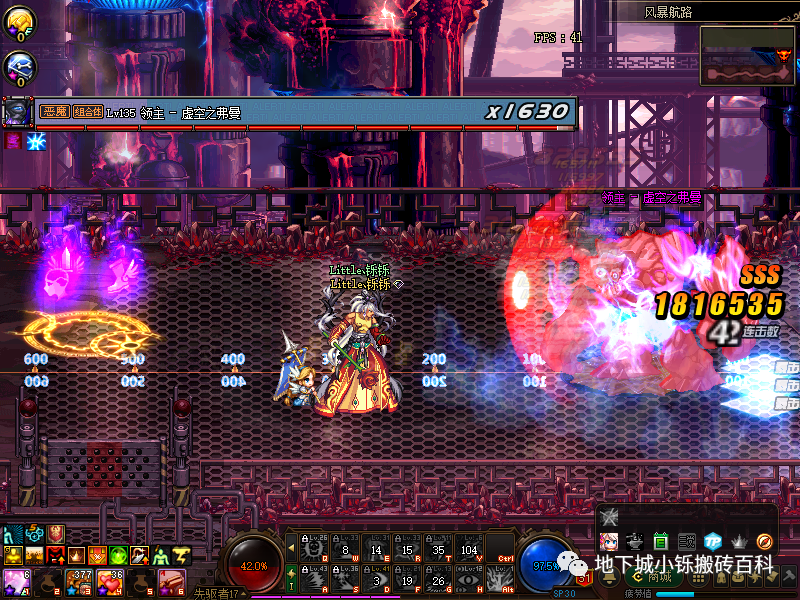Click the green lightning orb buff icon
The height and width of the screenshot is (600, 800).
119,555
